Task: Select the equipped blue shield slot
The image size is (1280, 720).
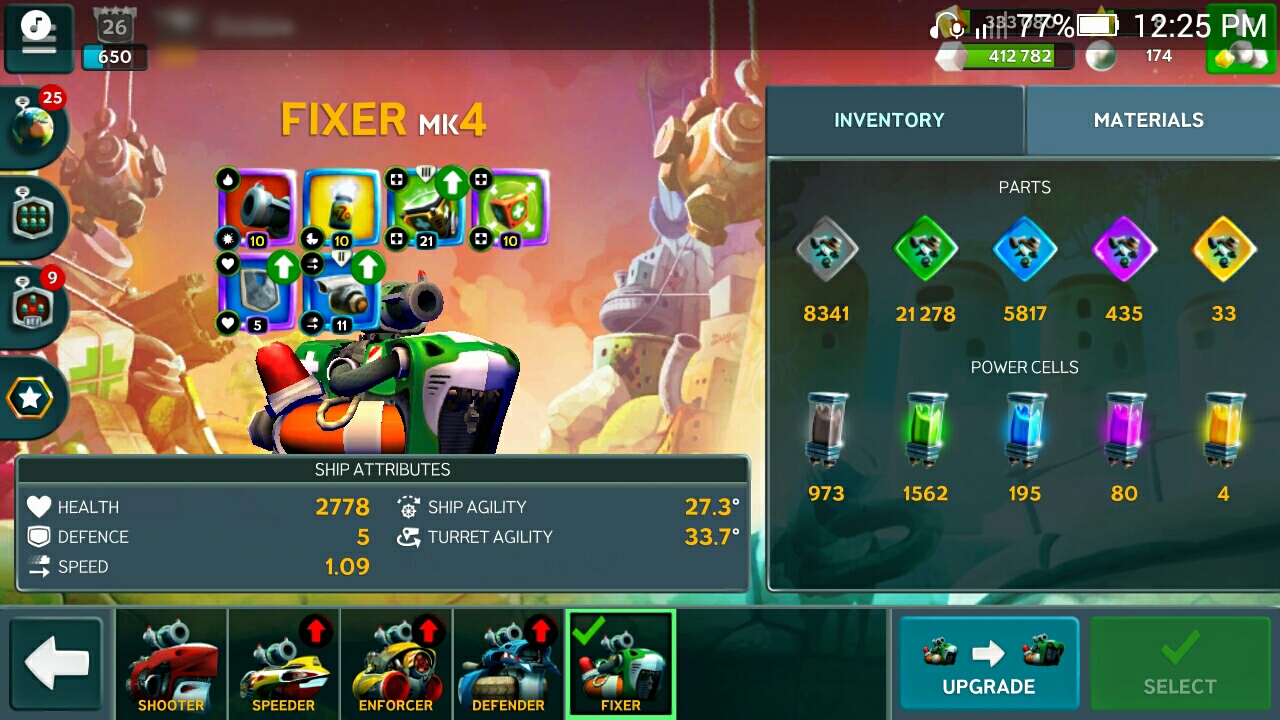Action: [258, 292]
